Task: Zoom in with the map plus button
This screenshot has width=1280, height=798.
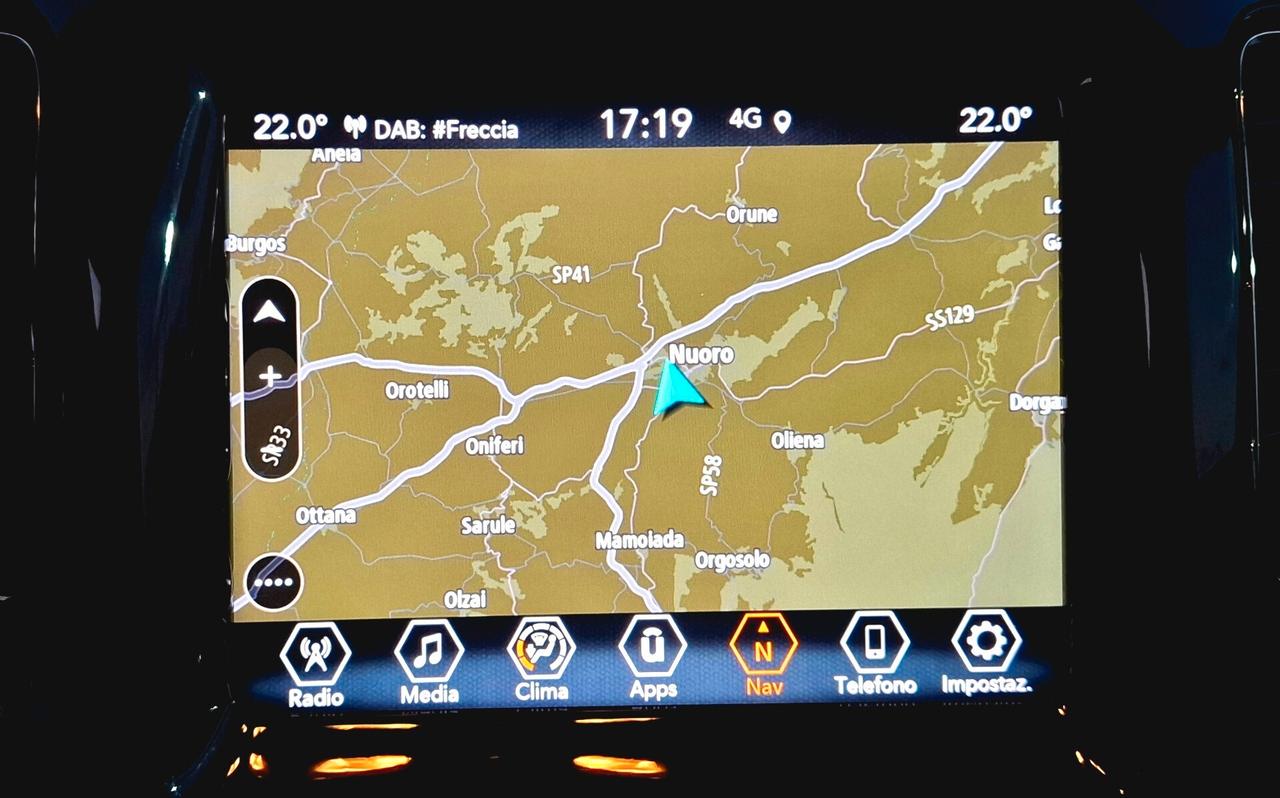Action: click(269, 377)
